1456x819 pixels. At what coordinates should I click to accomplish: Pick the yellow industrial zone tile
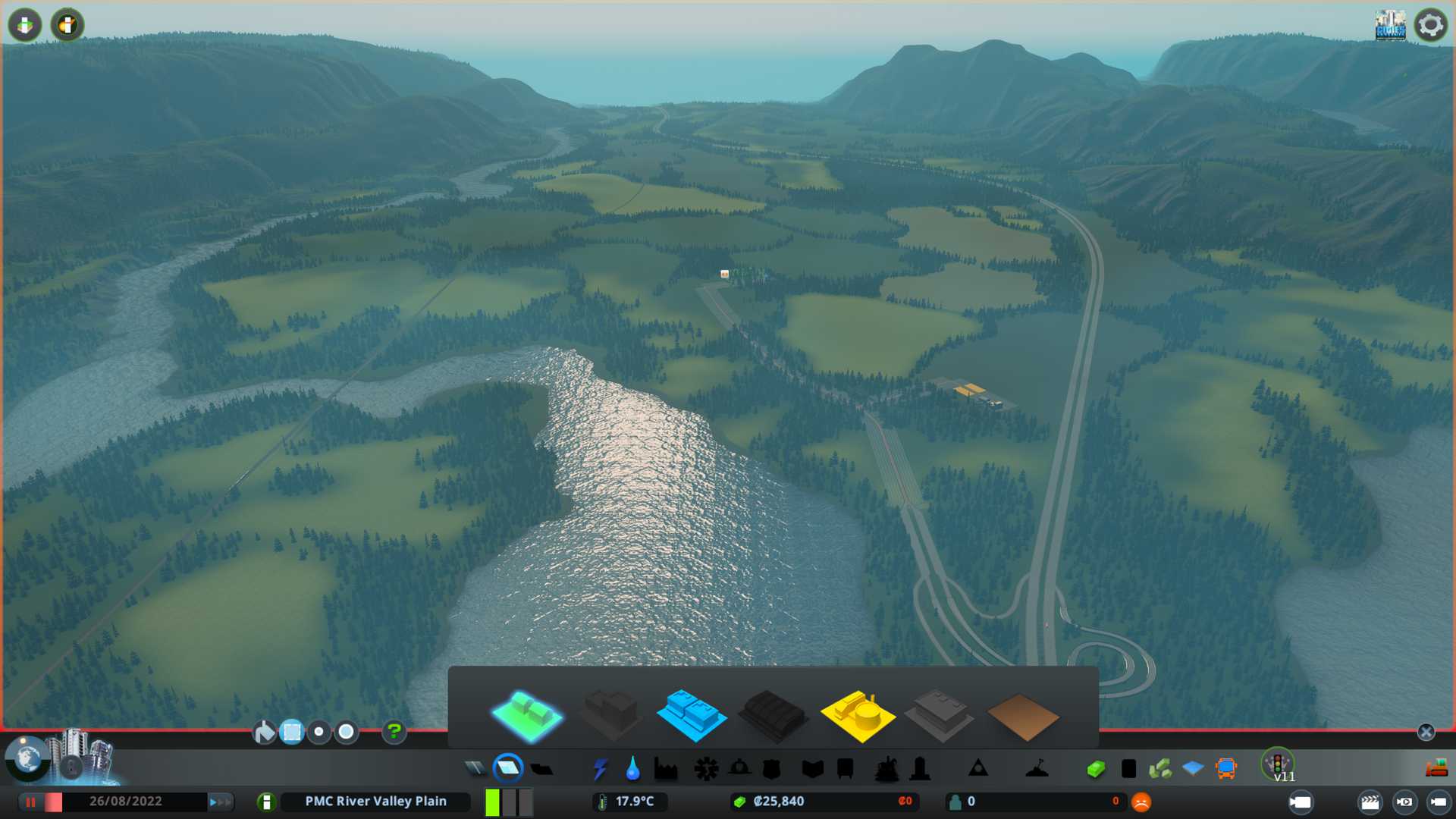(857, 715)
